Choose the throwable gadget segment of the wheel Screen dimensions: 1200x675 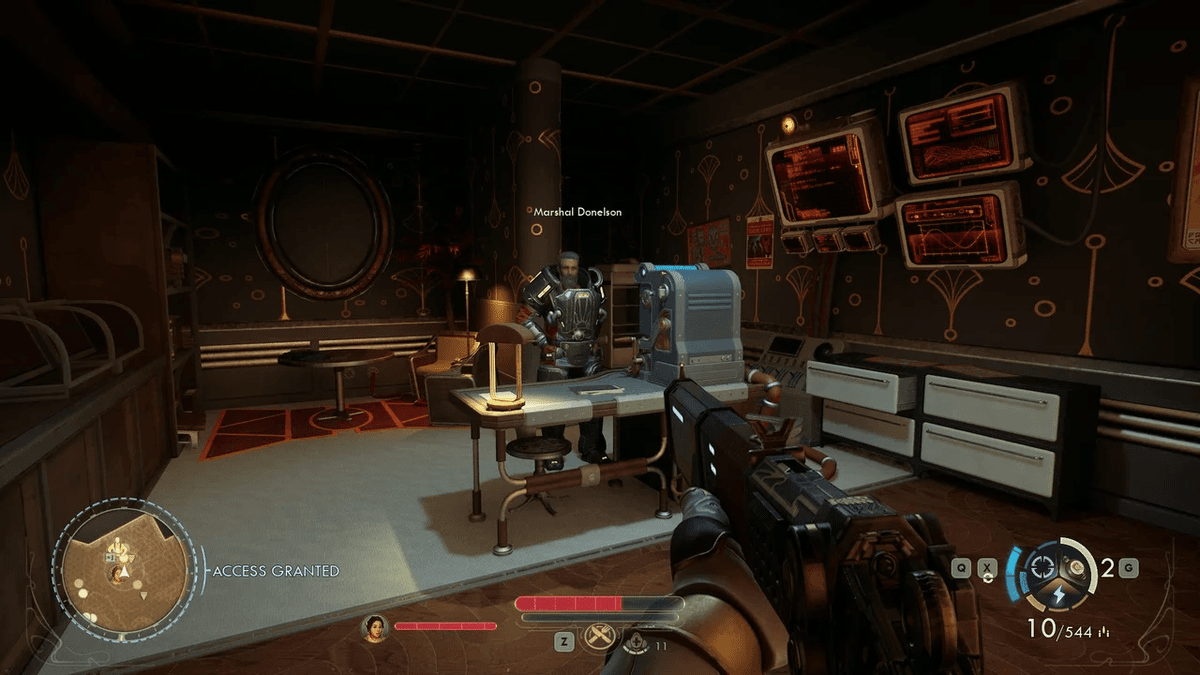(1075, 567)
